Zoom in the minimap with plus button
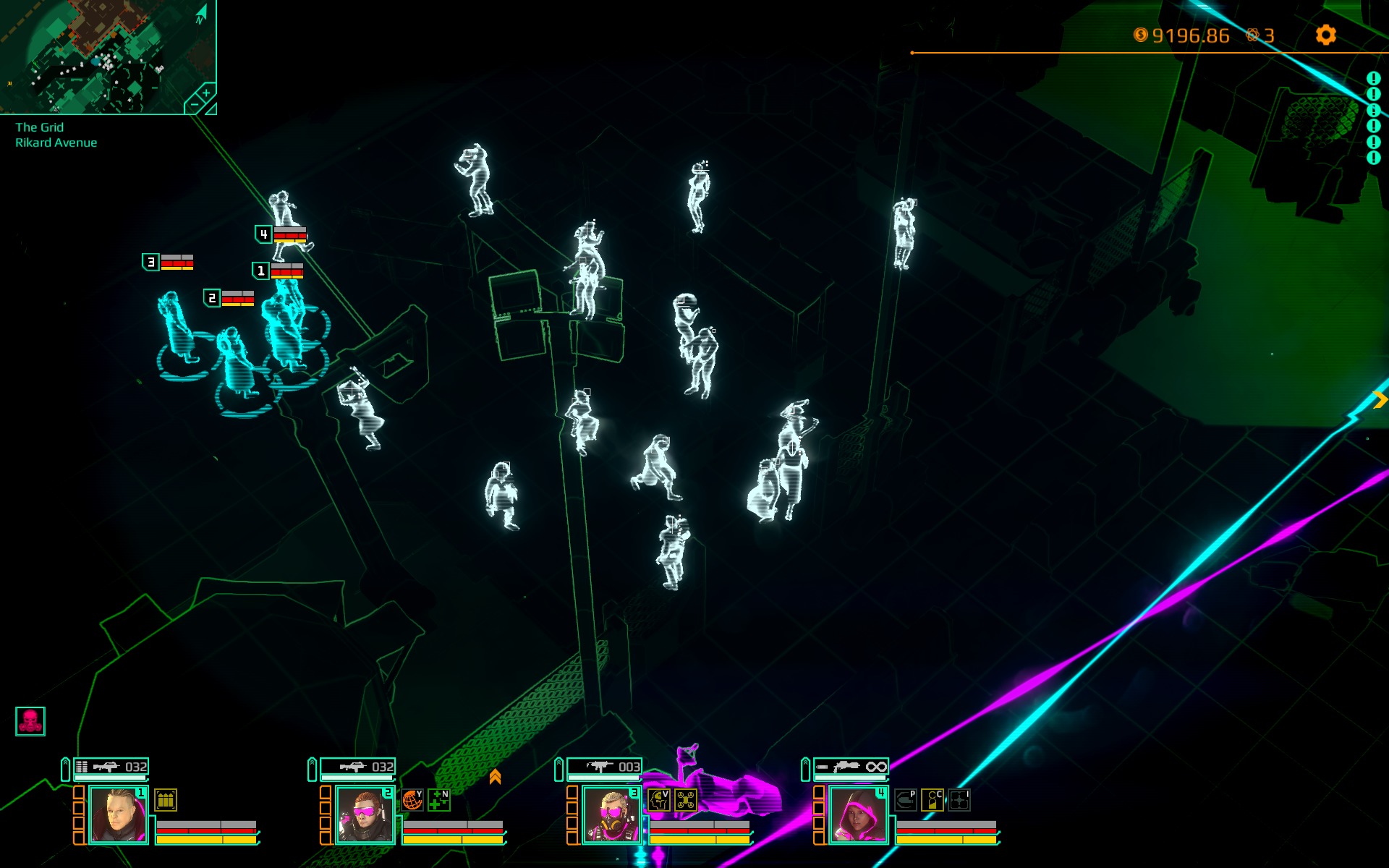Viewport: 1389px width, 868px height. [206, 93]
